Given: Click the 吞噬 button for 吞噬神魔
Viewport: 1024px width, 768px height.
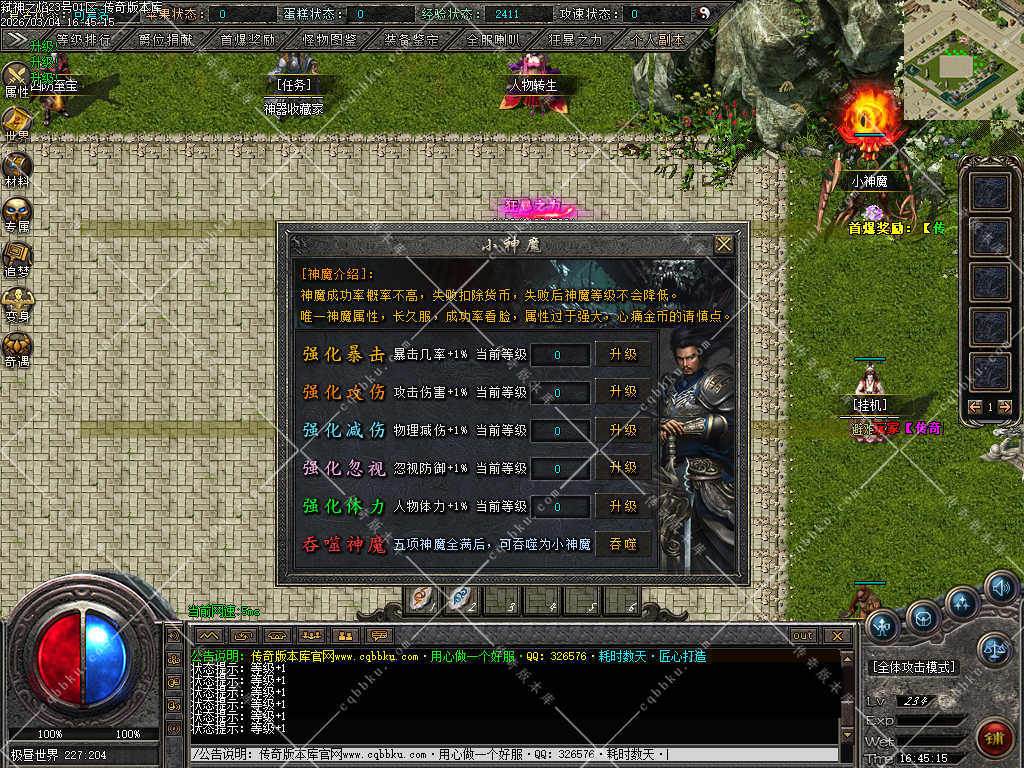Looking at the screenshot, I should pyautogui.click(x=623, y=545).
